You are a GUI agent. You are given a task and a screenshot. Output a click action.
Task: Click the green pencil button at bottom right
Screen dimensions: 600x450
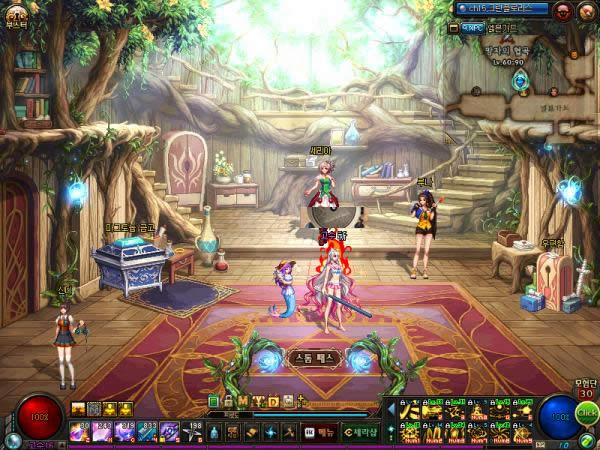(x=586, y=440)
